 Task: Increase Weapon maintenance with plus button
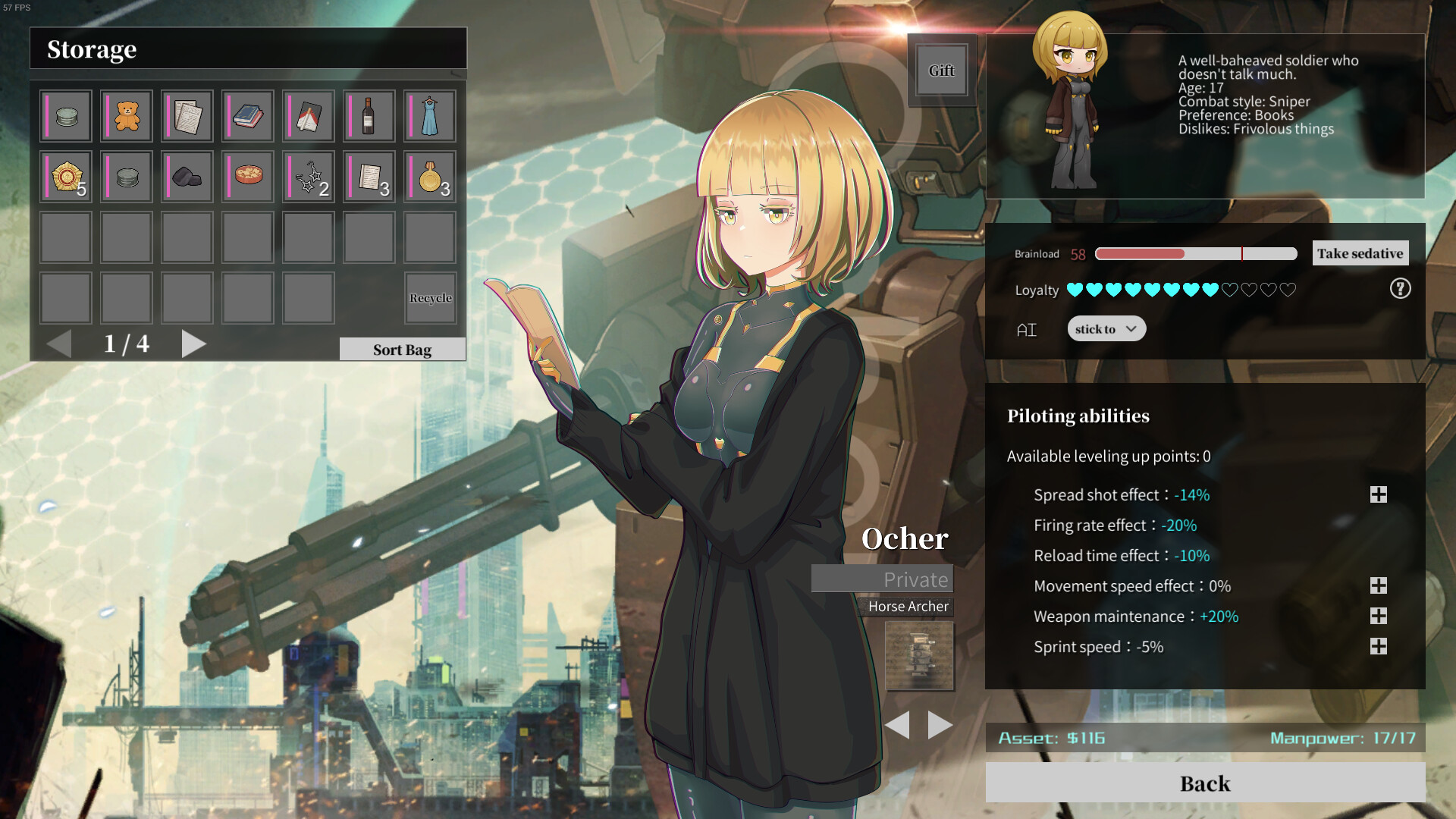coord(1378,616)
